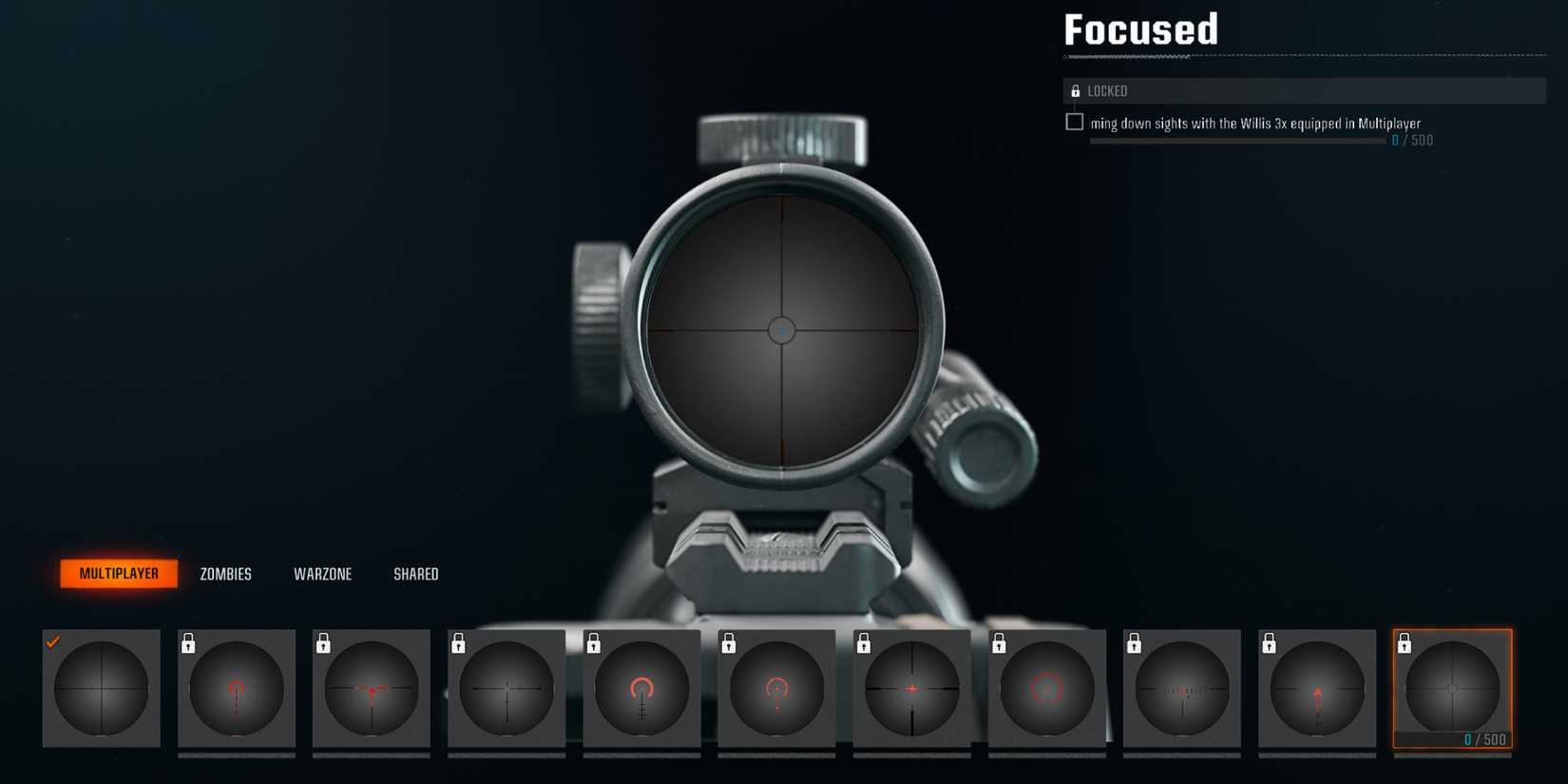The image size is (1568, 784).
Task: Select the red horseshoe reticle
Action: tap(641, 689)
